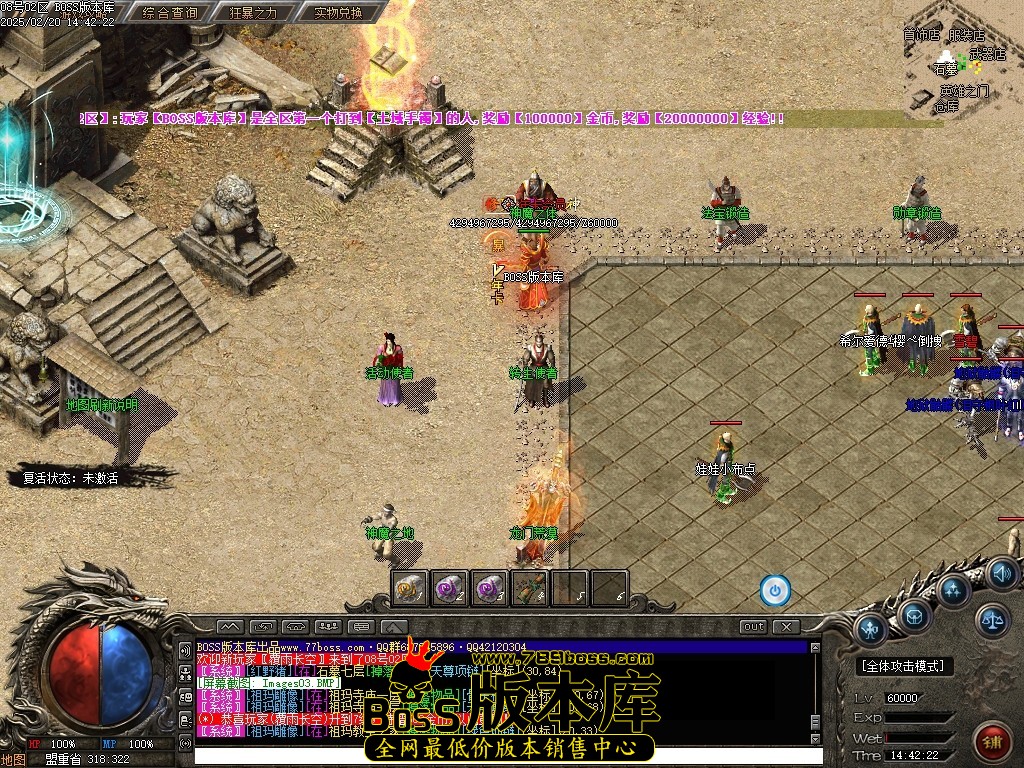1024x768 pixels.
Task: Use the purple scroll in slot 3
Action: pyautogui.click(x=490, y=588)
